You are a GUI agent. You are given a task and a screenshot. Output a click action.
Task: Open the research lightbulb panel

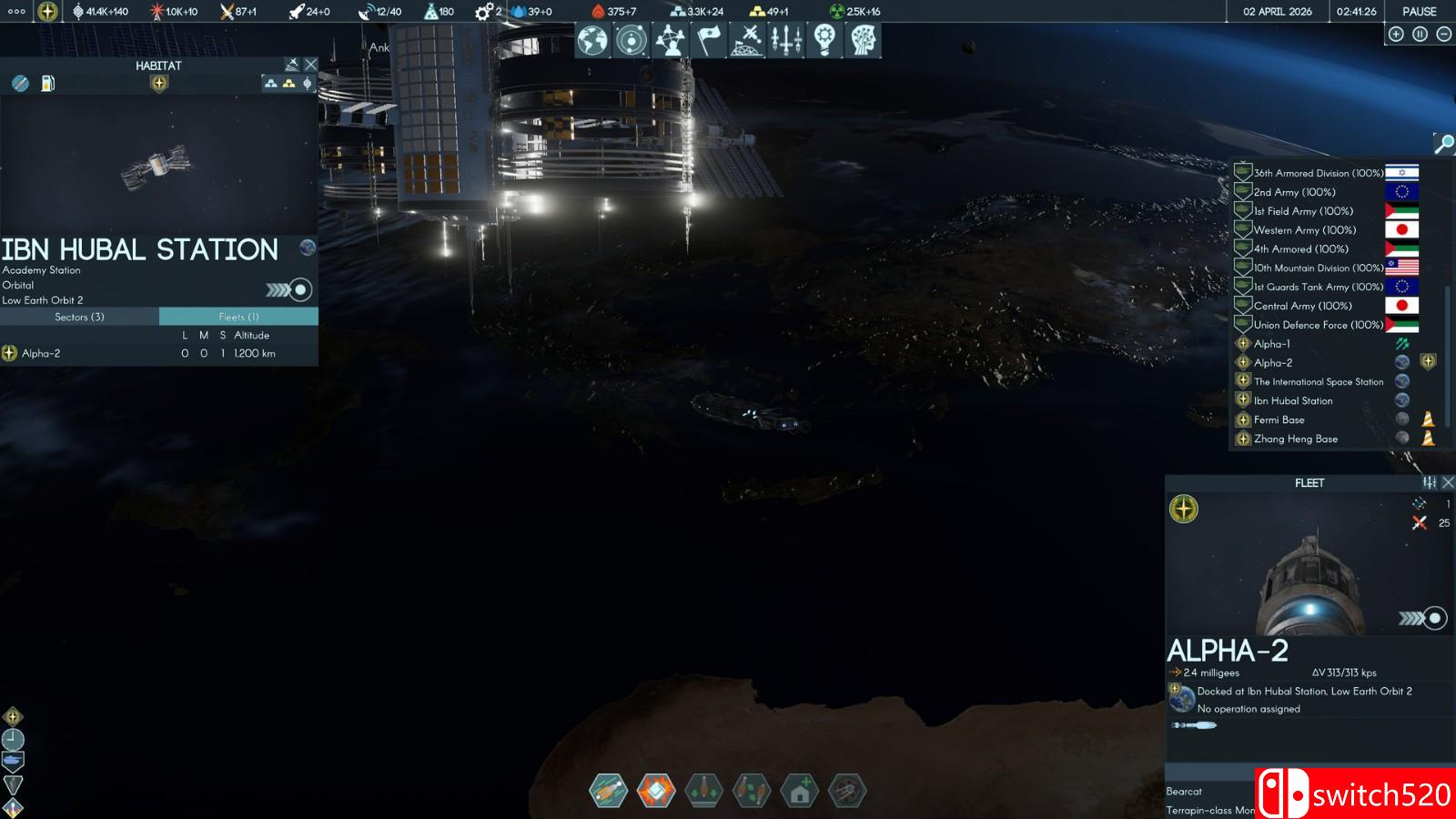(824, 40)
